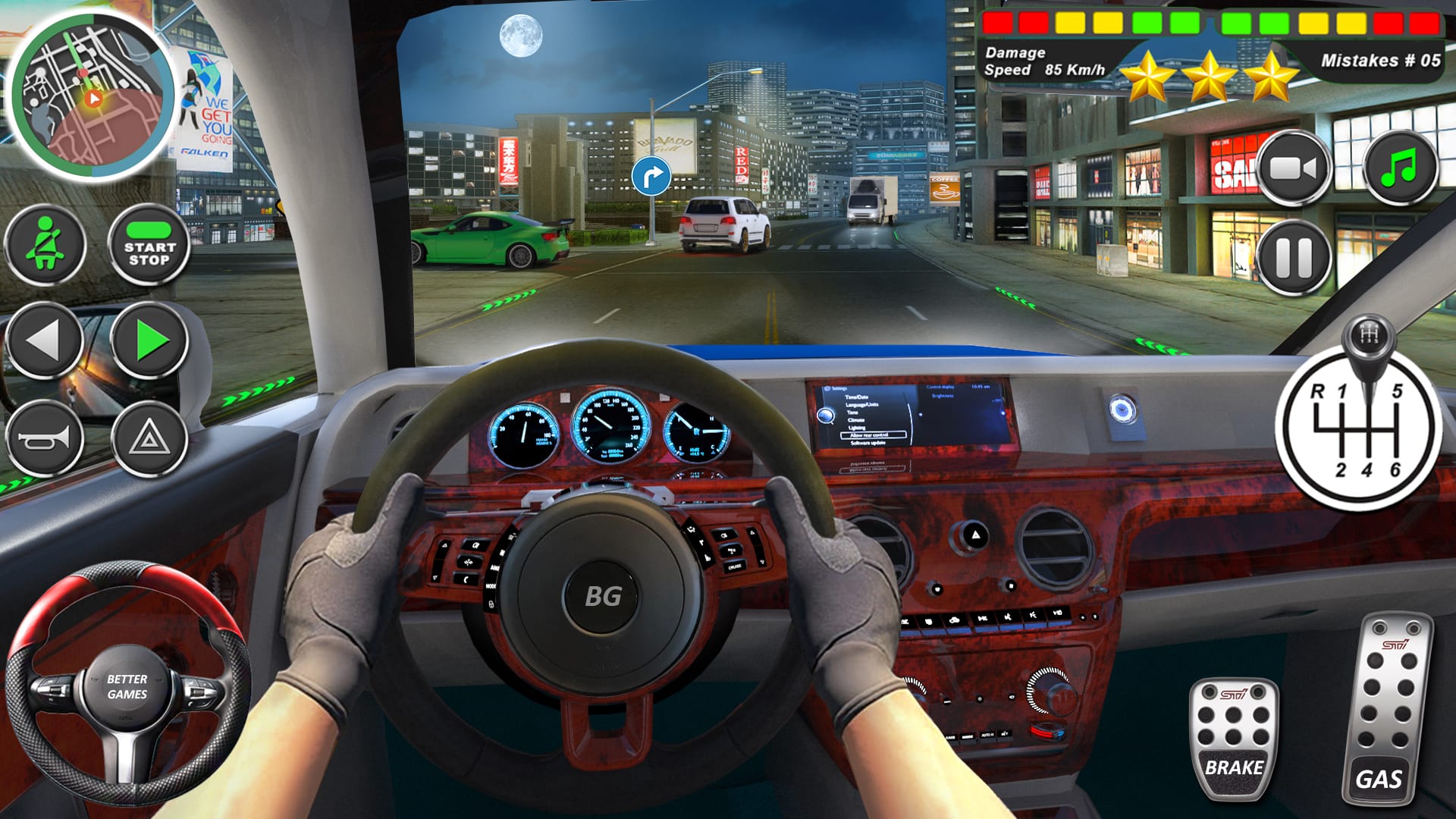
Task: Fasten the seatbelt
Action: pyautogui.click(x=47, y=246)
